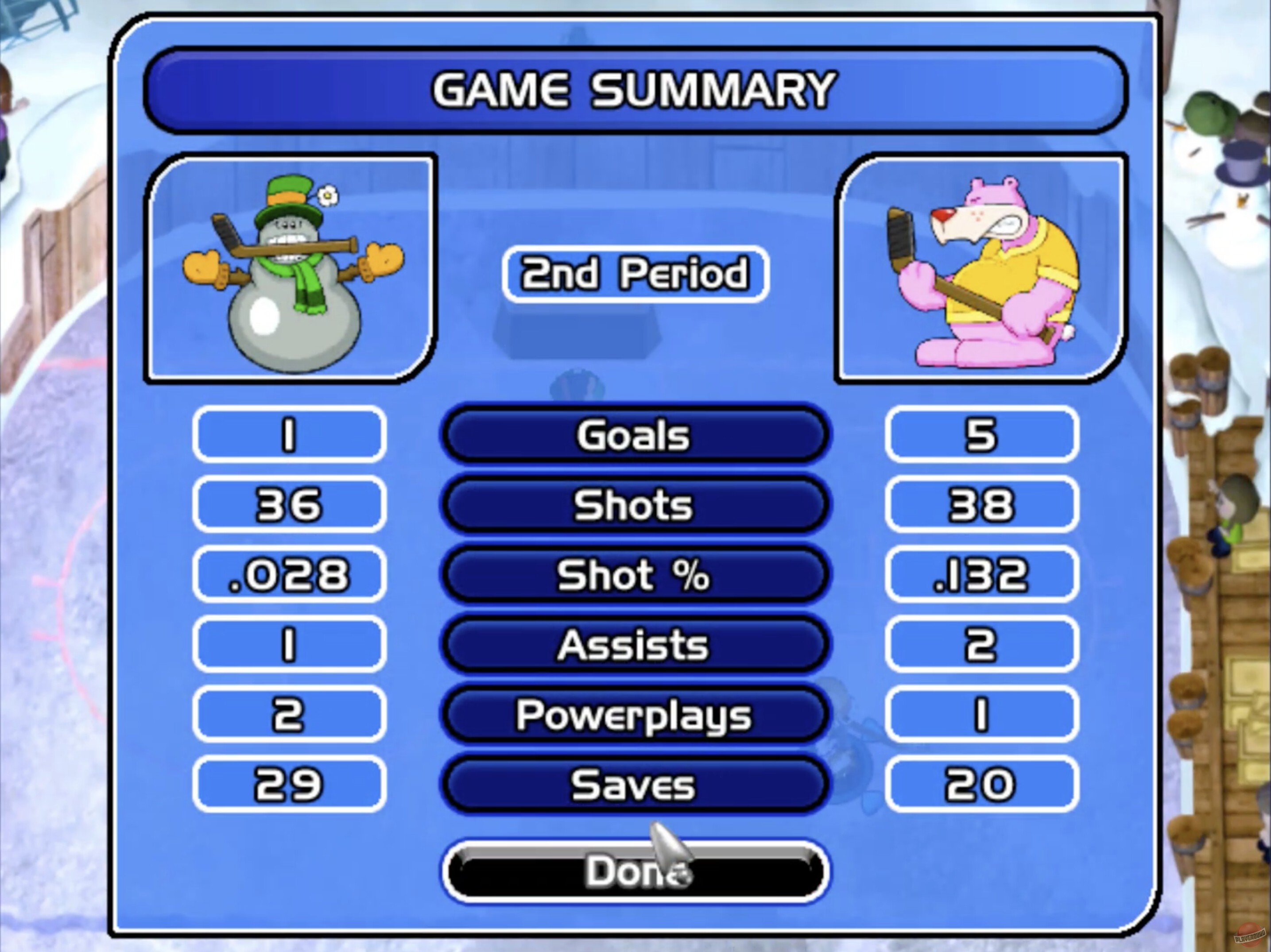Image resolution: width=1271 pixels, height=952 pixels.
Task: Click the snowman's shots value 36
Action: (289, 506)
